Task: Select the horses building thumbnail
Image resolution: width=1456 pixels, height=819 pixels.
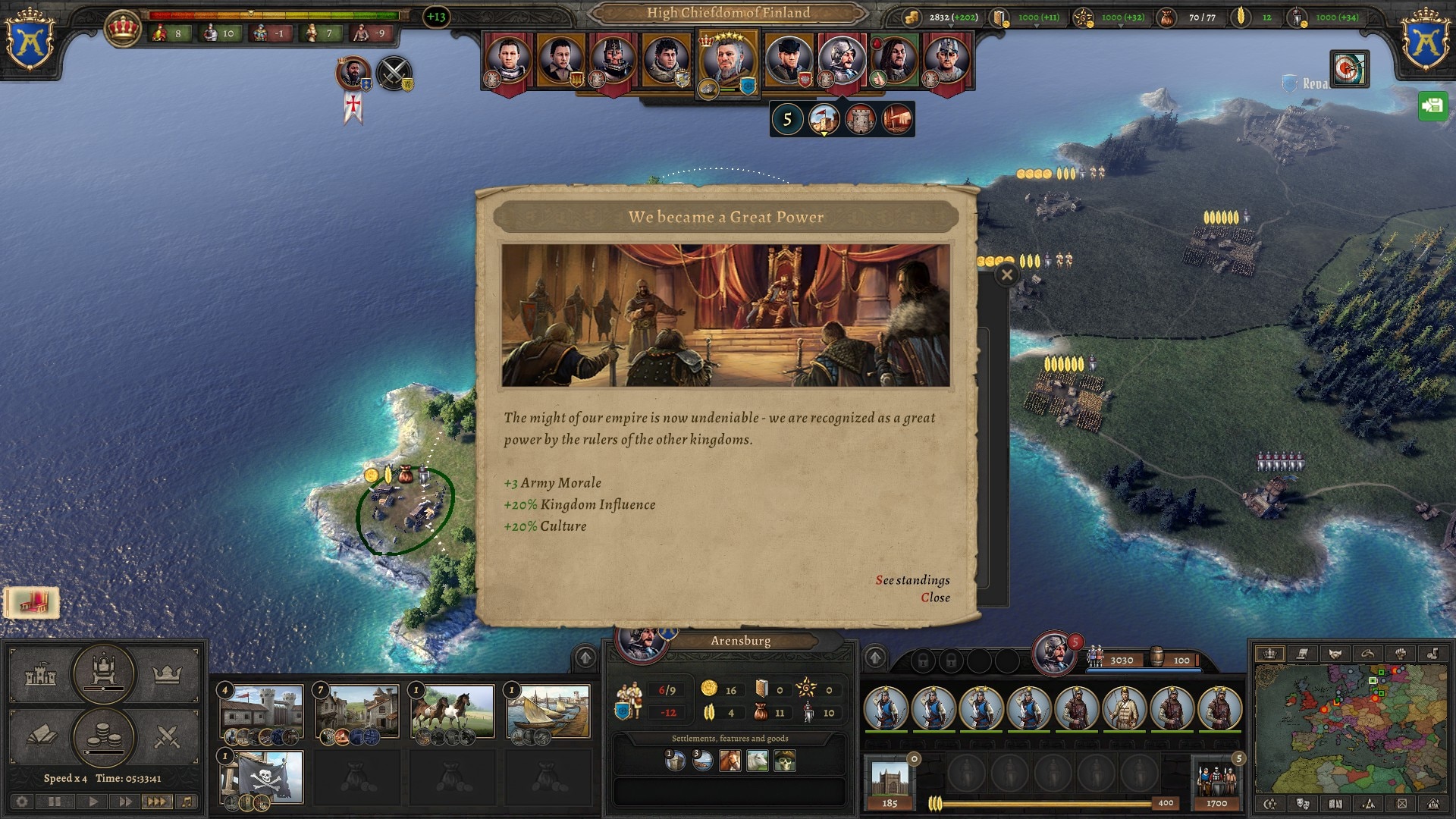Action: click(452, 711)
